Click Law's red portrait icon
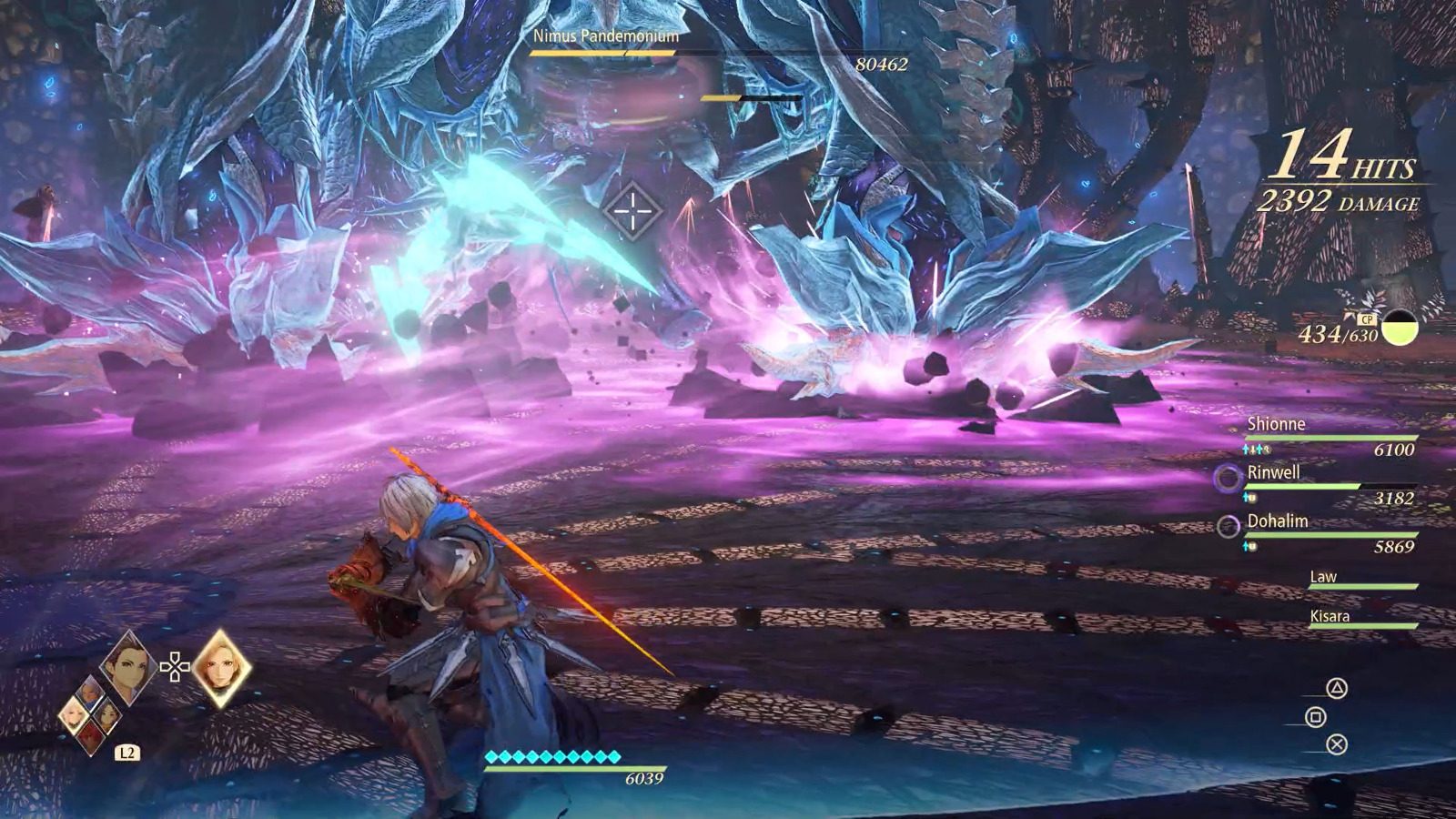Image resolution: width=1456 pixels, height=819 pixels. pos(90,734)
